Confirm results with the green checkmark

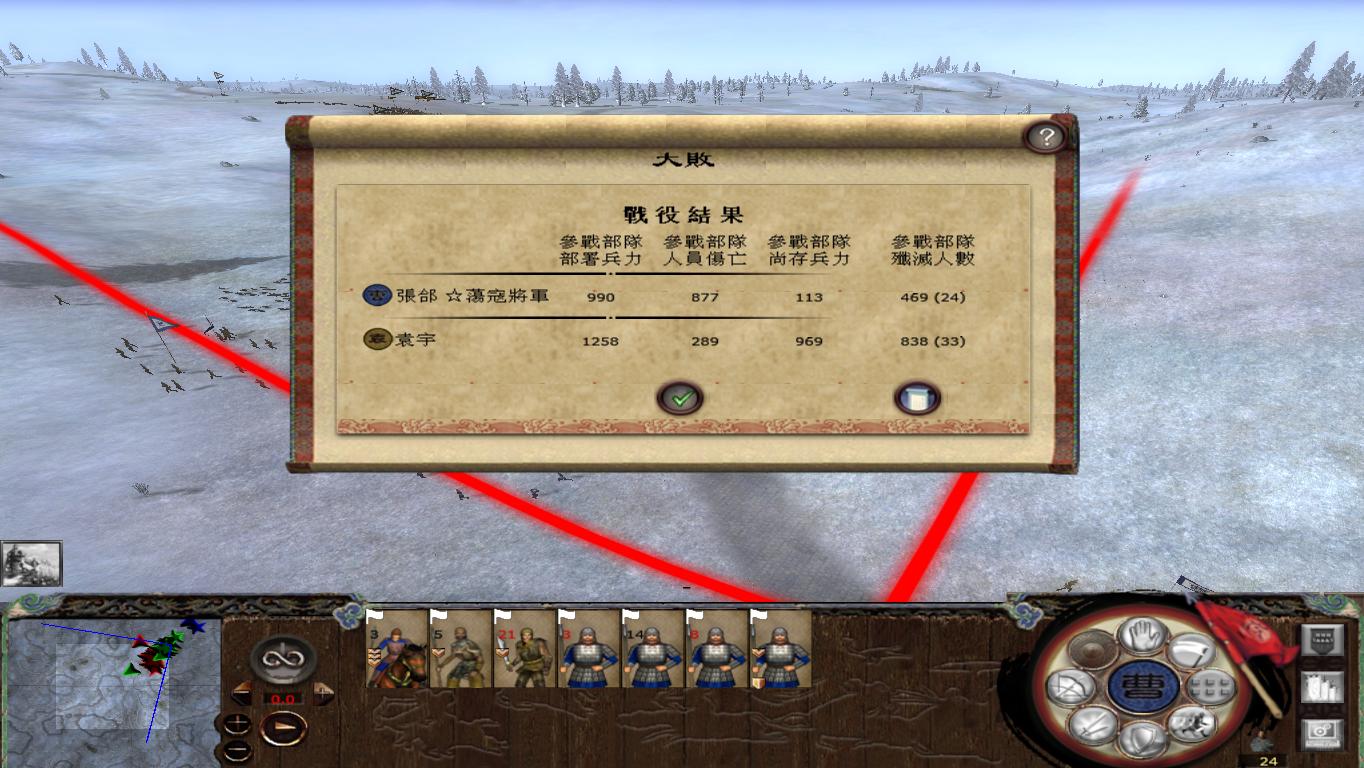point(681,397)
